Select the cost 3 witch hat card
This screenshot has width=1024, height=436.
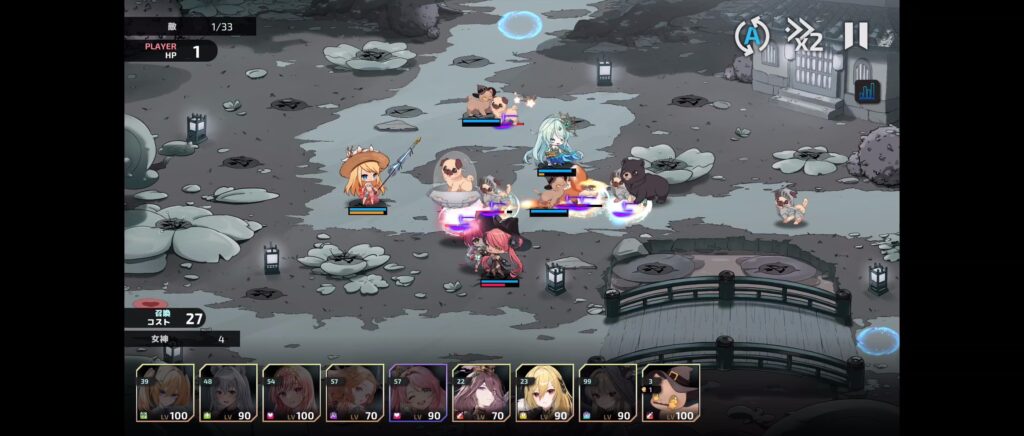(x=670, y=394)
